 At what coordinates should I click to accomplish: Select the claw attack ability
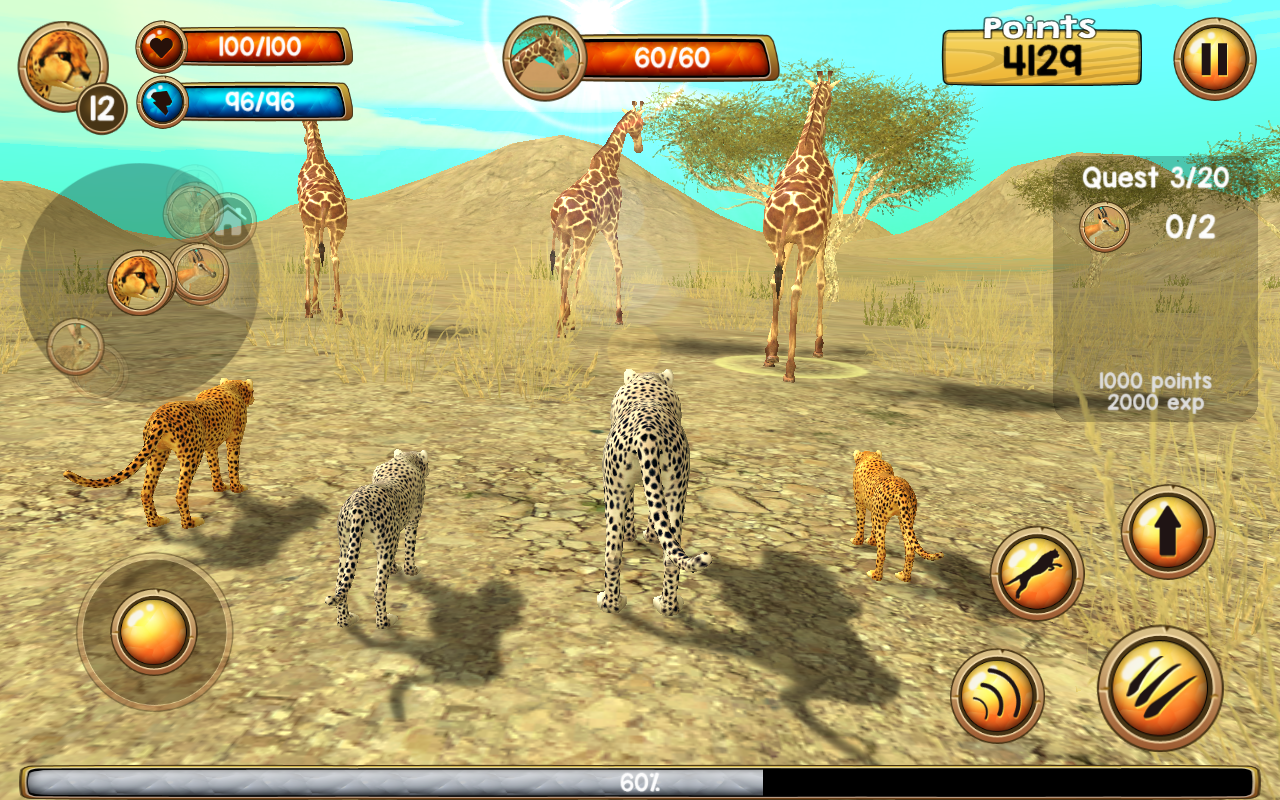(1160, 689)
